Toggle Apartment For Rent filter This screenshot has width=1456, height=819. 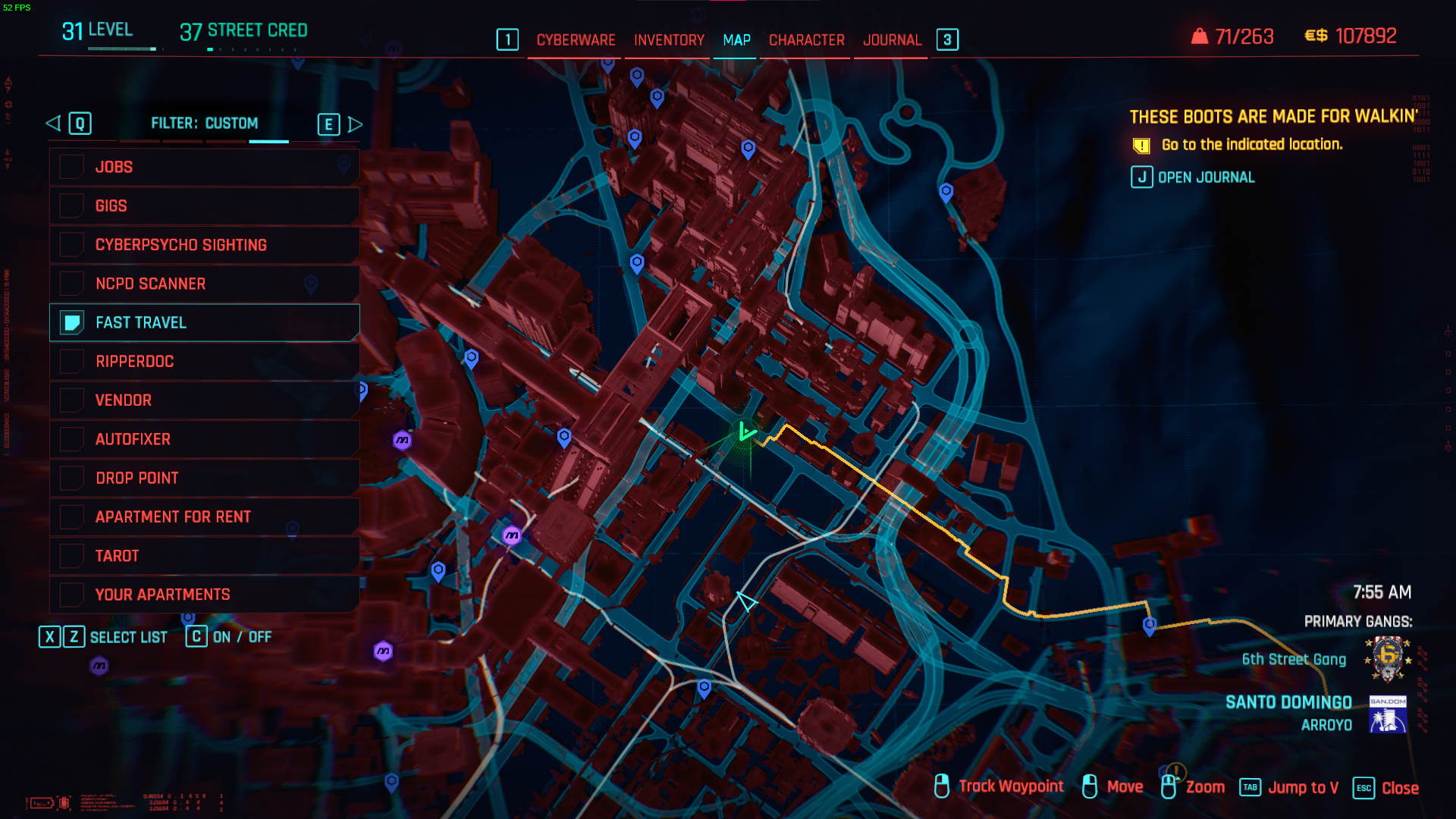[x=72, y=517]
